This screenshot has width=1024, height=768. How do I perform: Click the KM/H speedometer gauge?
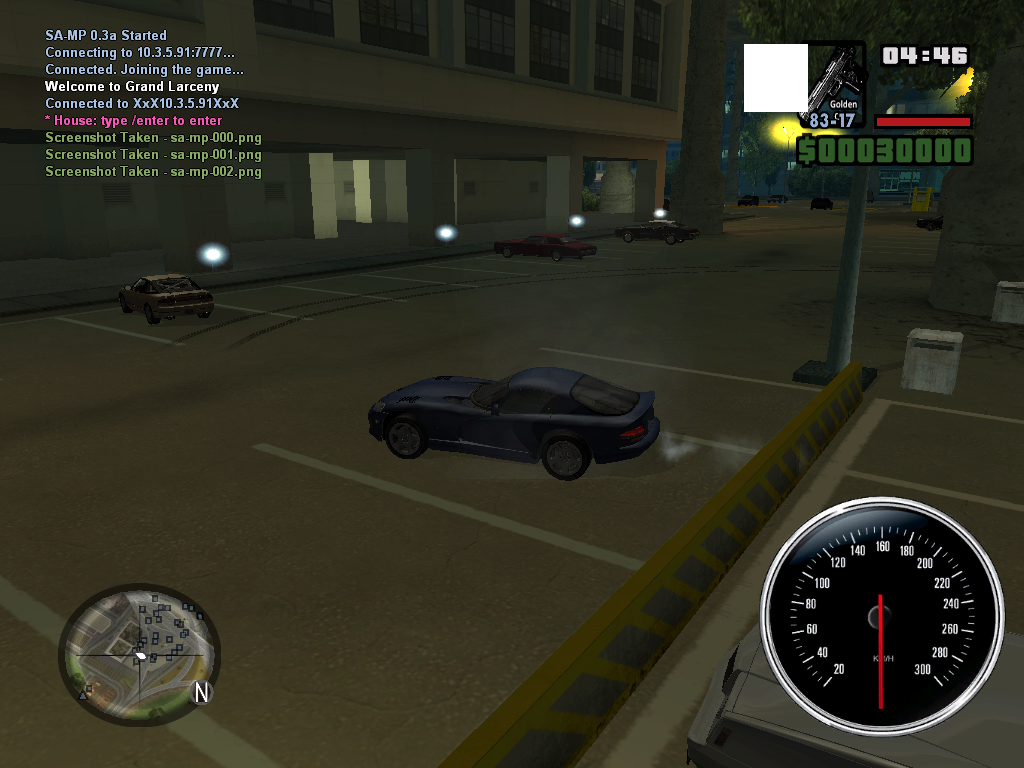[x=881, y=617]
